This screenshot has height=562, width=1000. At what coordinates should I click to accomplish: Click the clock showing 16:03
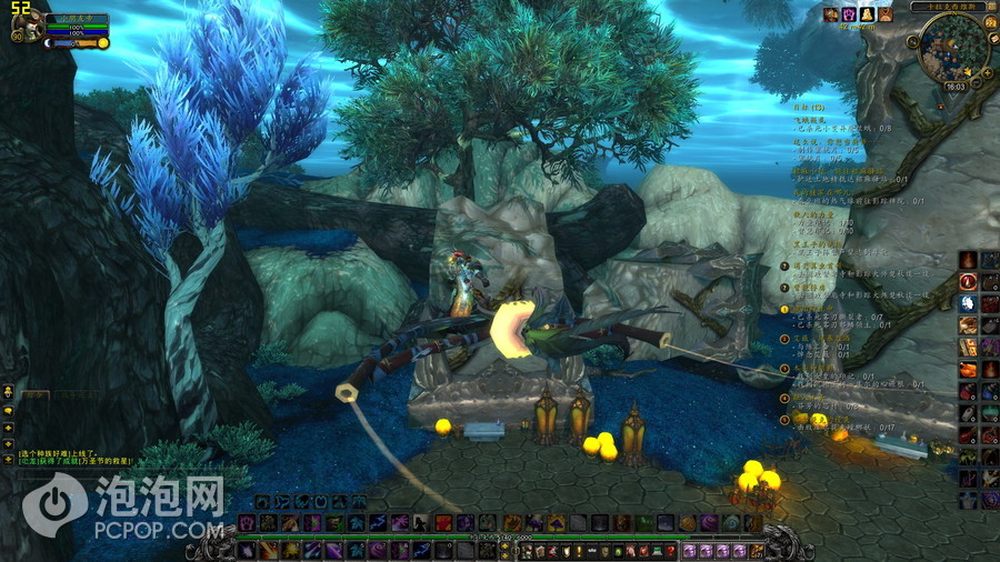(954, 87)
